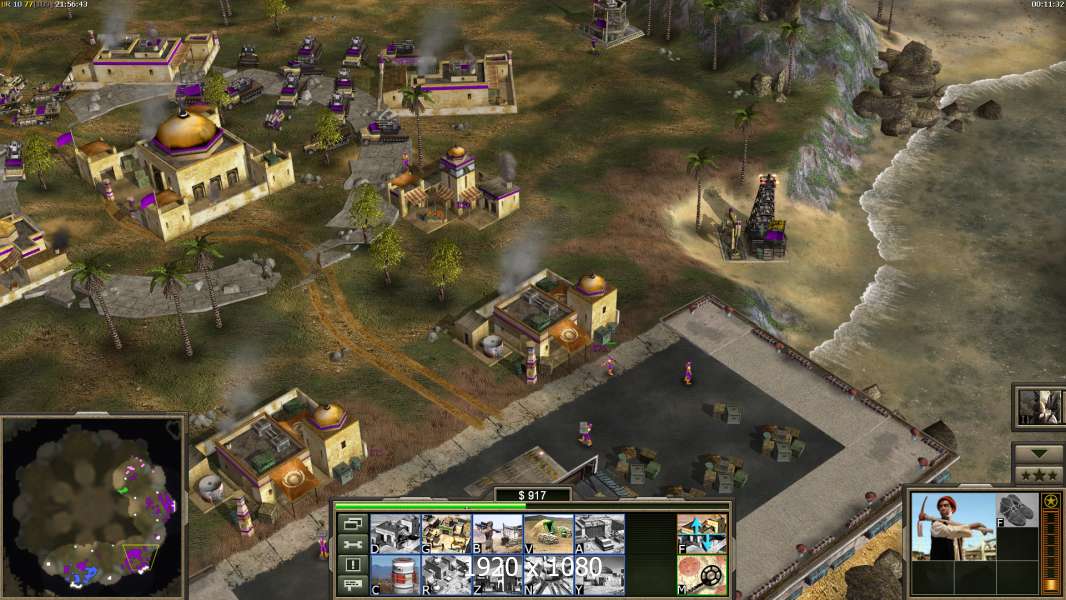Select idle worker using the wrench button

click(351, 544)
